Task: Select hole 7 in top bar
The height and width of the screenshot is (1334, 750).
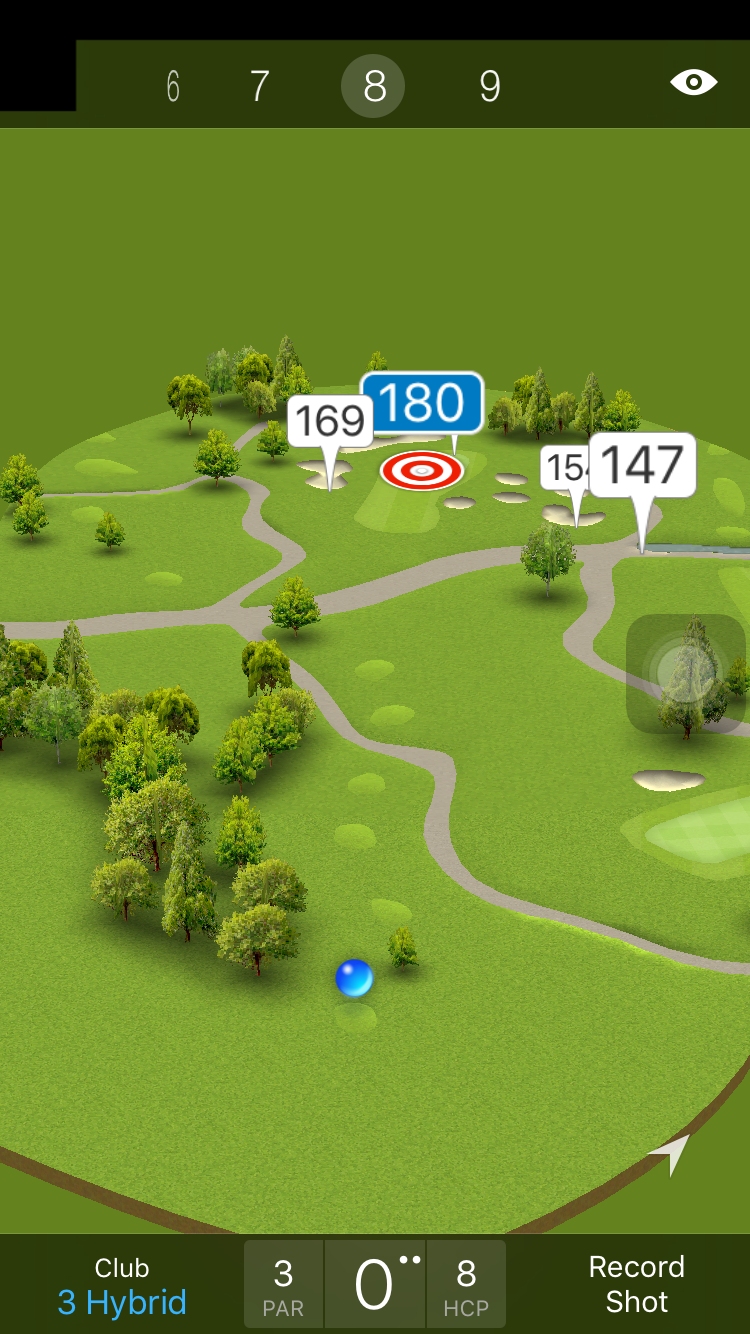Action: pos(259,87)
